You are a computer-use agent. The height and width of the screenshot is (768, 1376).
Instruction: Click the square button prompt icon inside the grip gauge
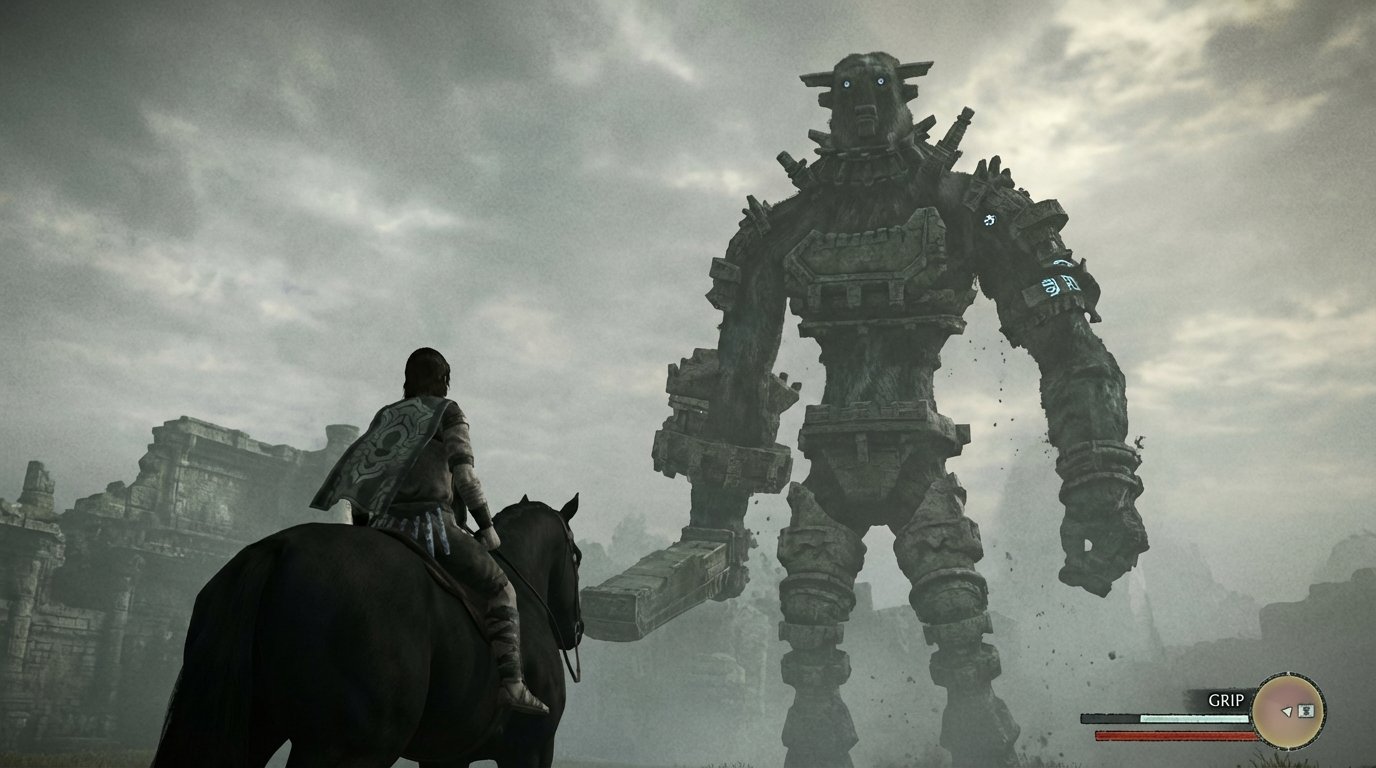pyautogui.click(x=1306, y=711)
